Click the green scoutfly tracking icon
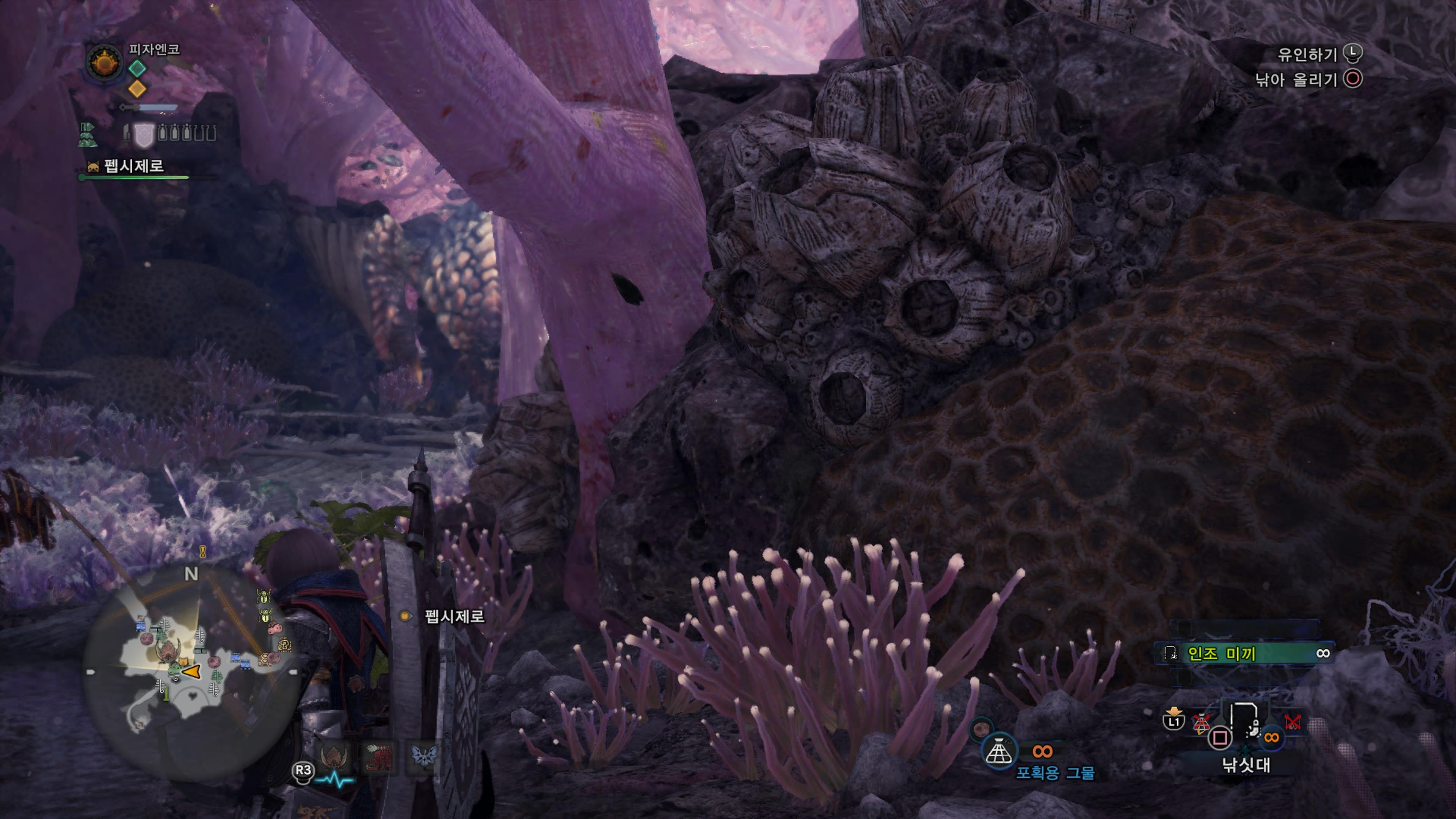1456x819 pixels. [x=87, y=135]
